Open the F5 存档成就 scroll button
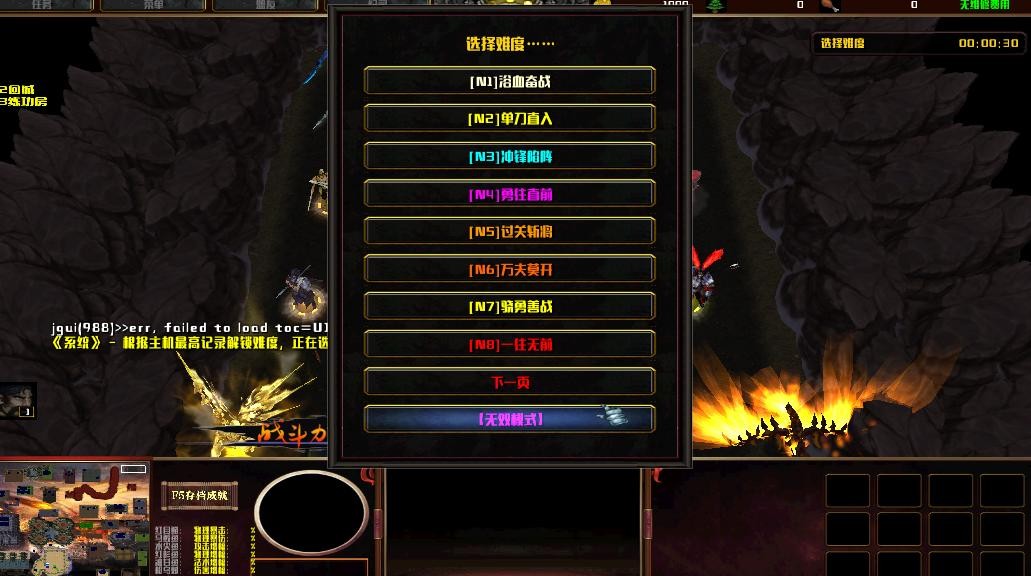The width and height of the screenshot is (1031, 576). (199, 494)
